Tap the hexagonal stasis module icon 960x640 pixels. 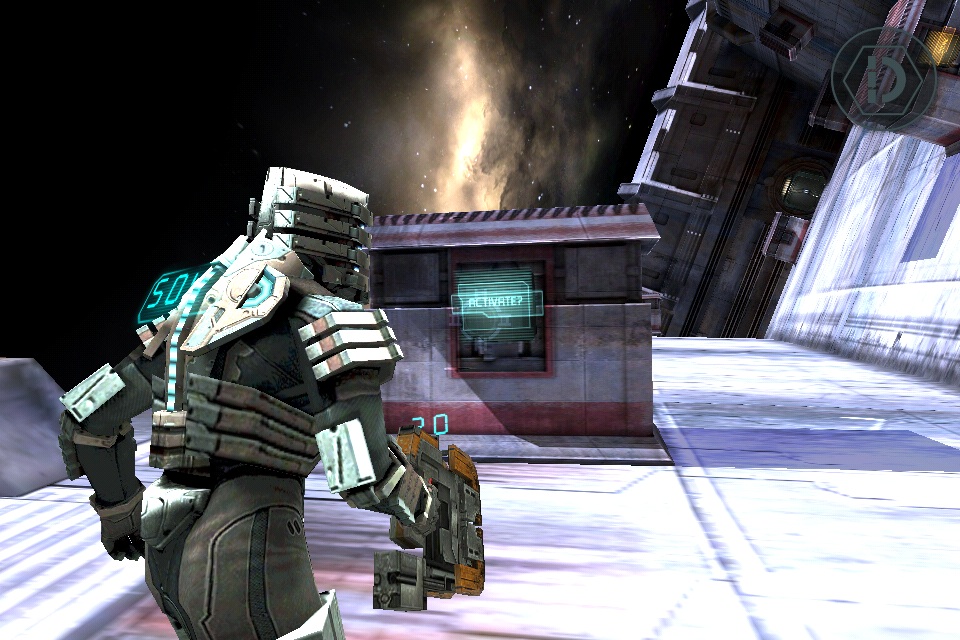[x=883, y=79]
